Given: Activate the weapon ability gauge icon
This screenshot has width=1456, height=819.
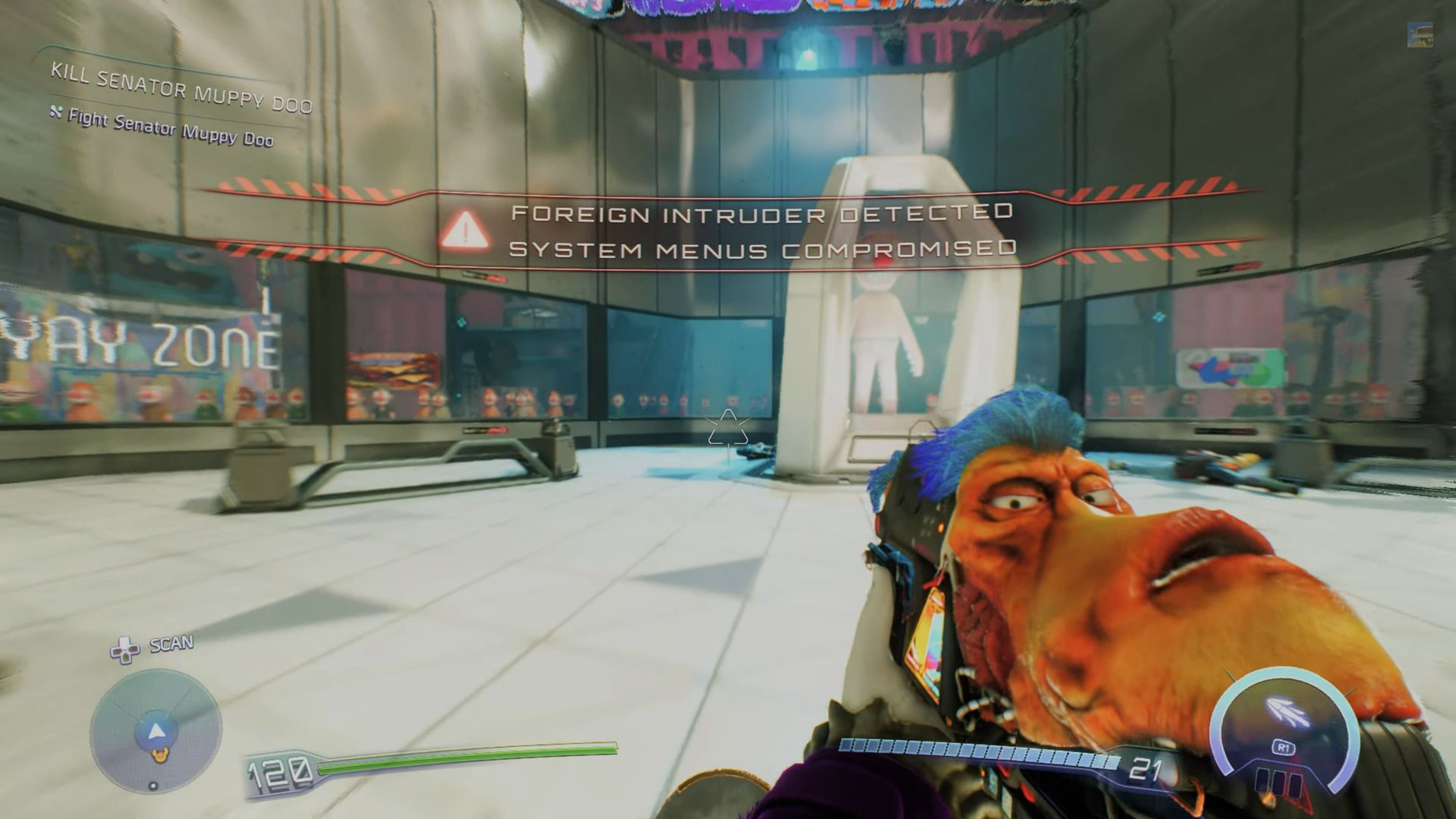Looking at the screenshot, I should click(x=1284, y=713).
